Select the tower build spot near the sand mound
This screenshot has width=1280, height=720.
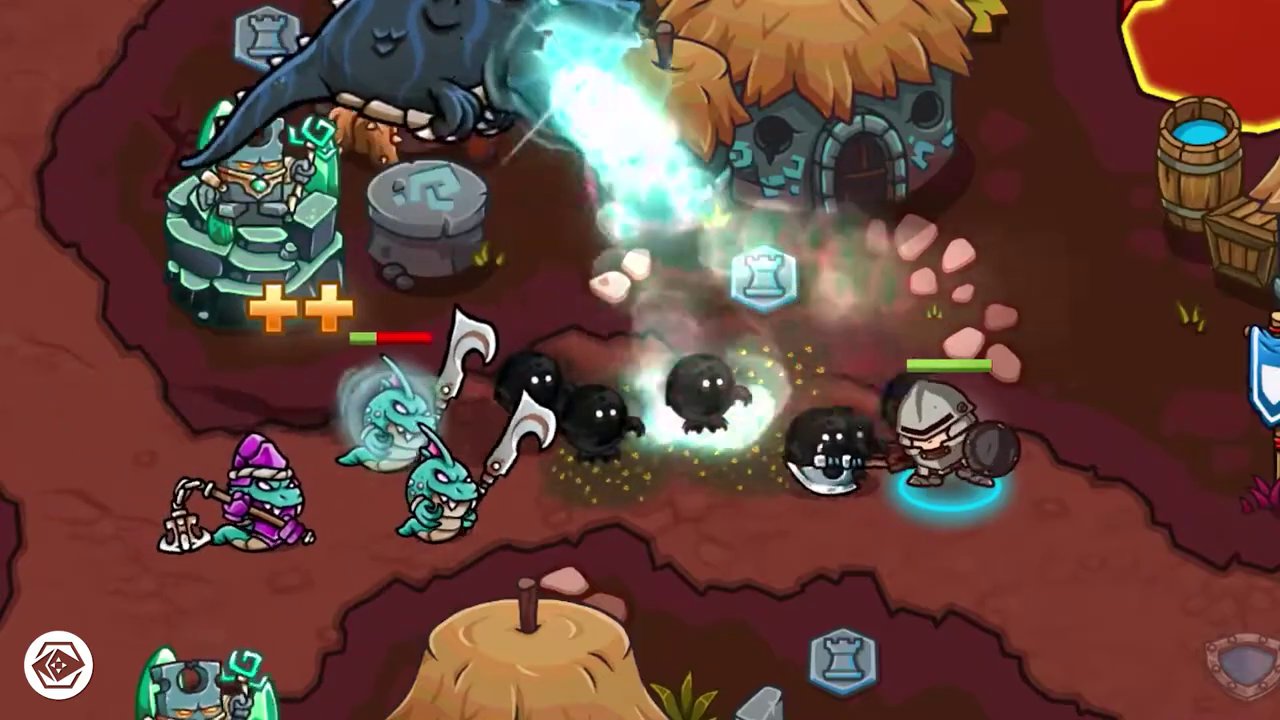tap(843, 660)
